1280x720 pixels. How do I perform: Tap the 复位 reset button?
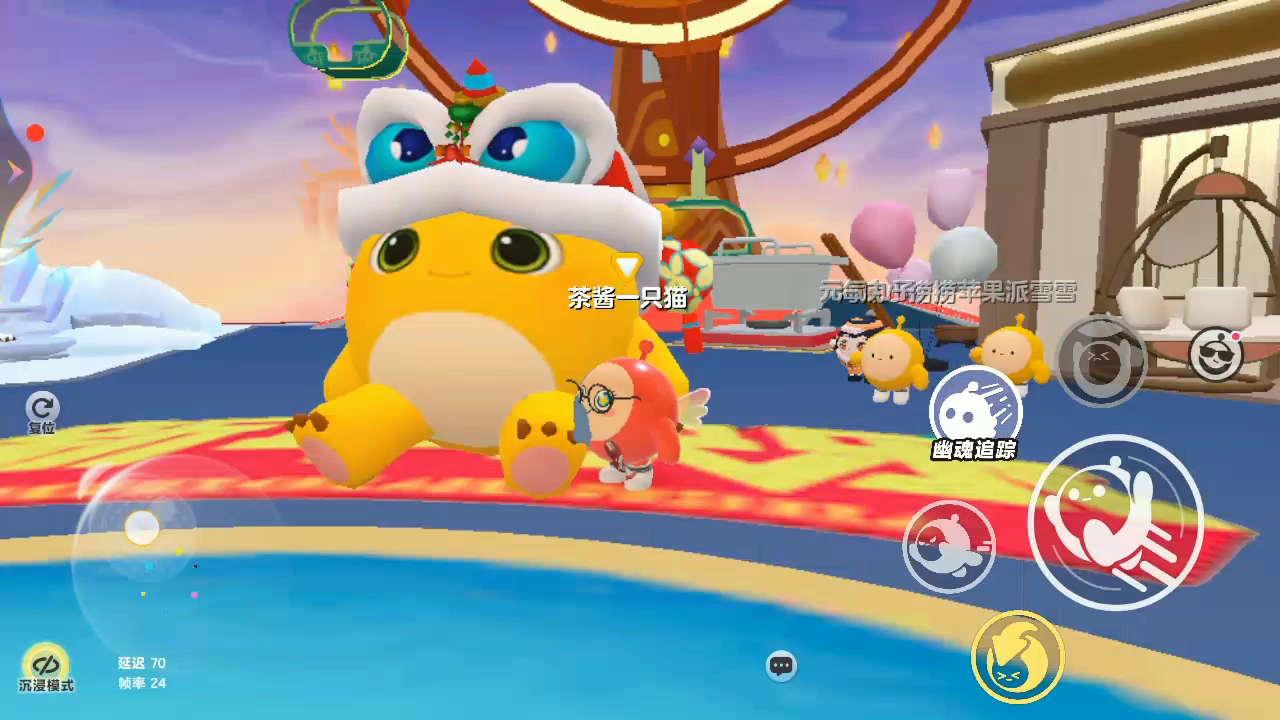click(42, 410)
